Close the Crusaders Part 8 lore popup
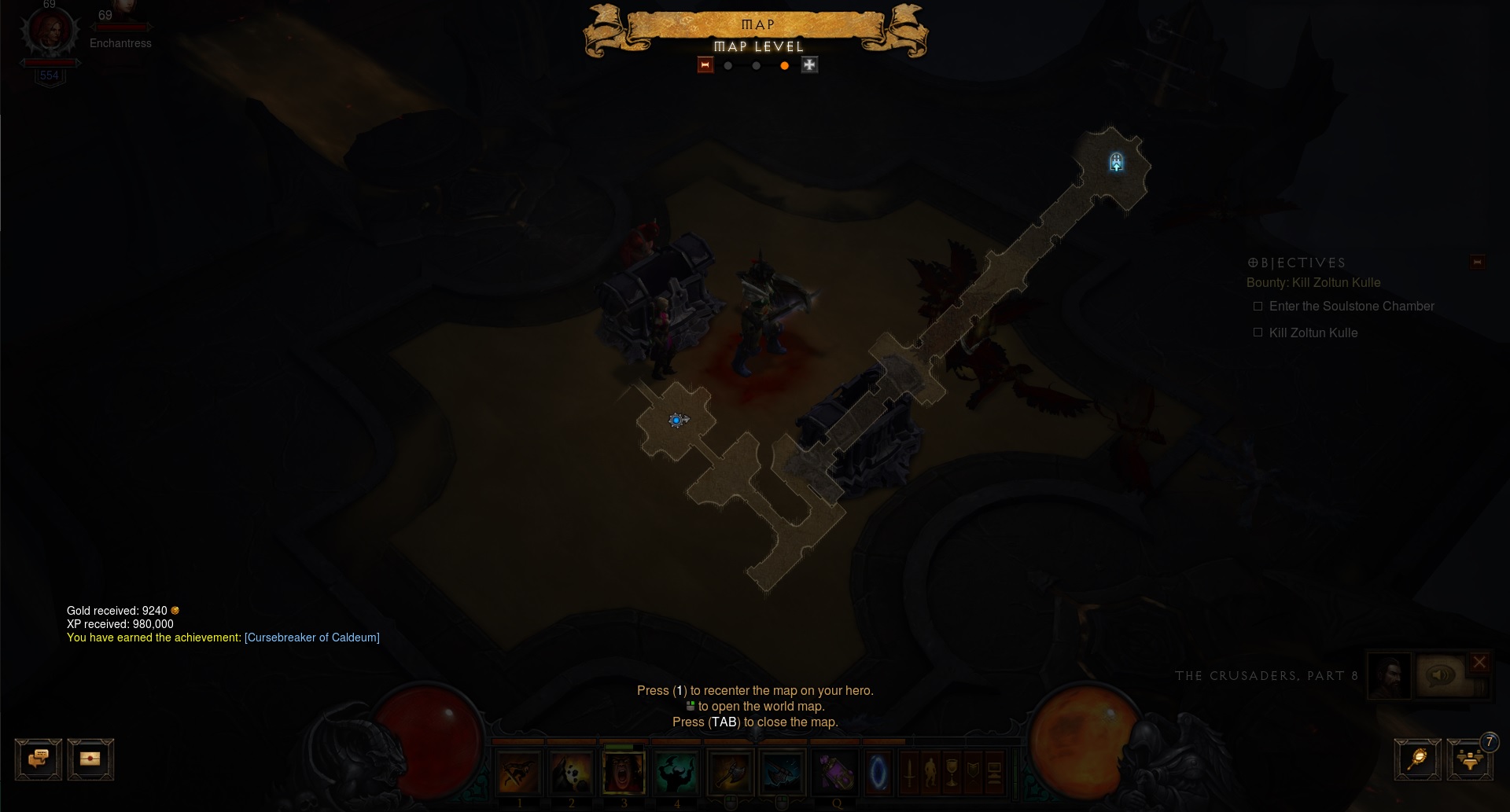Screen dimensions: 1510x812 (x=1479, y=662)
